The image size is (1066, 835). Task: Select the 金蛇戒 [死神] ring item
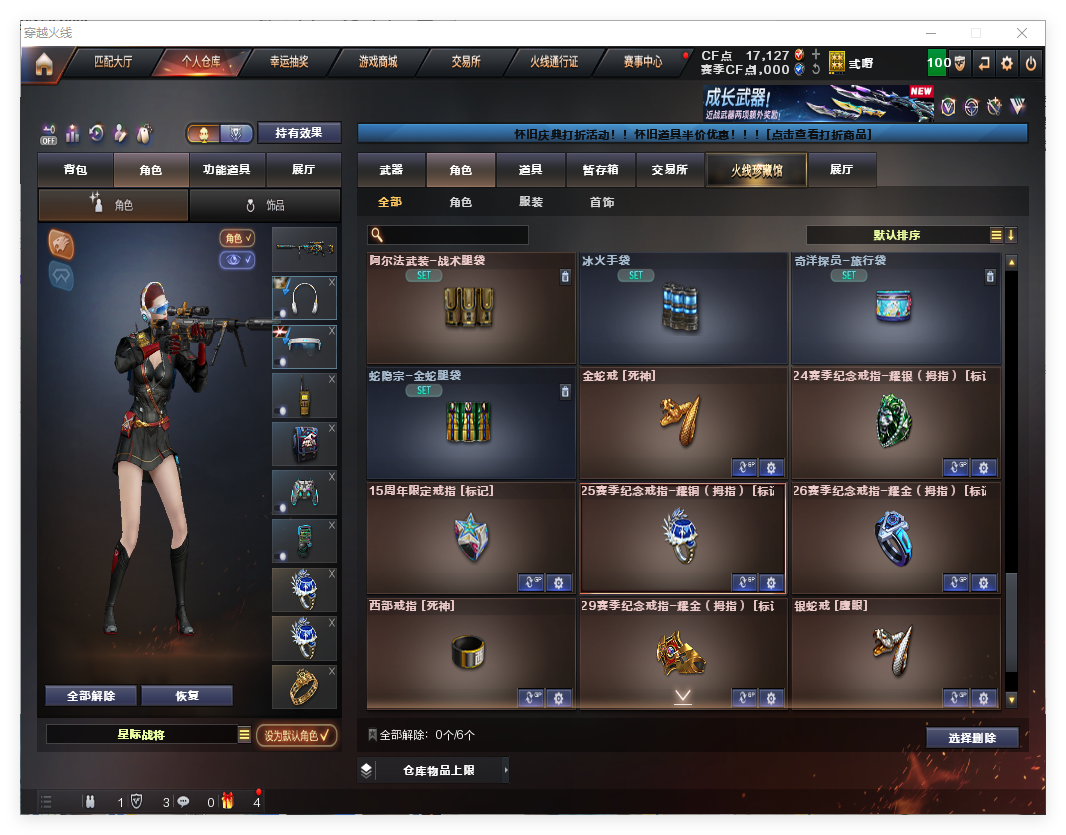[x=683, y=423]
